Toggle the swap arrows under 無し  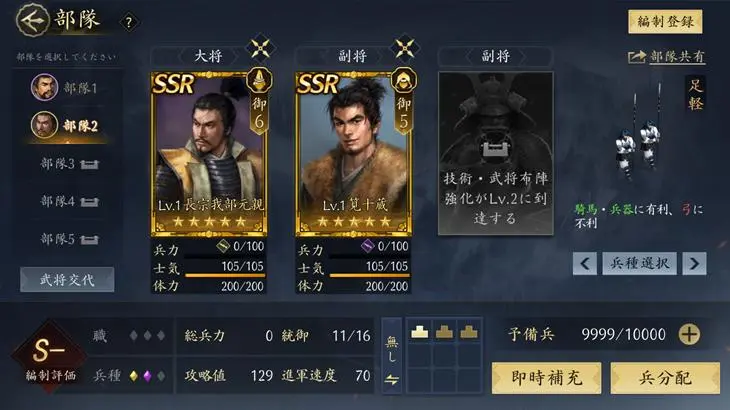click(x=391, y=378)
